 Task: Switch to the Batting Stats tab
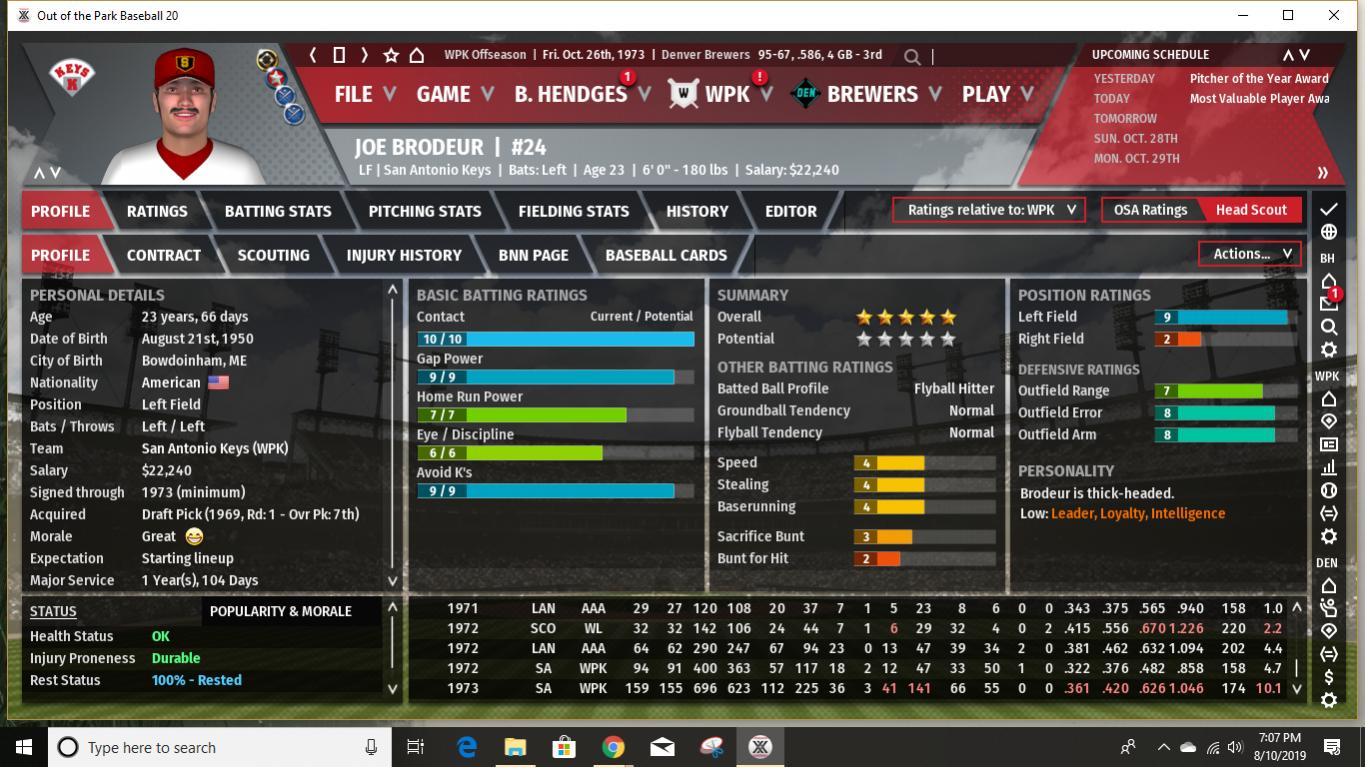pyautogui.click(x=277, y=211)
